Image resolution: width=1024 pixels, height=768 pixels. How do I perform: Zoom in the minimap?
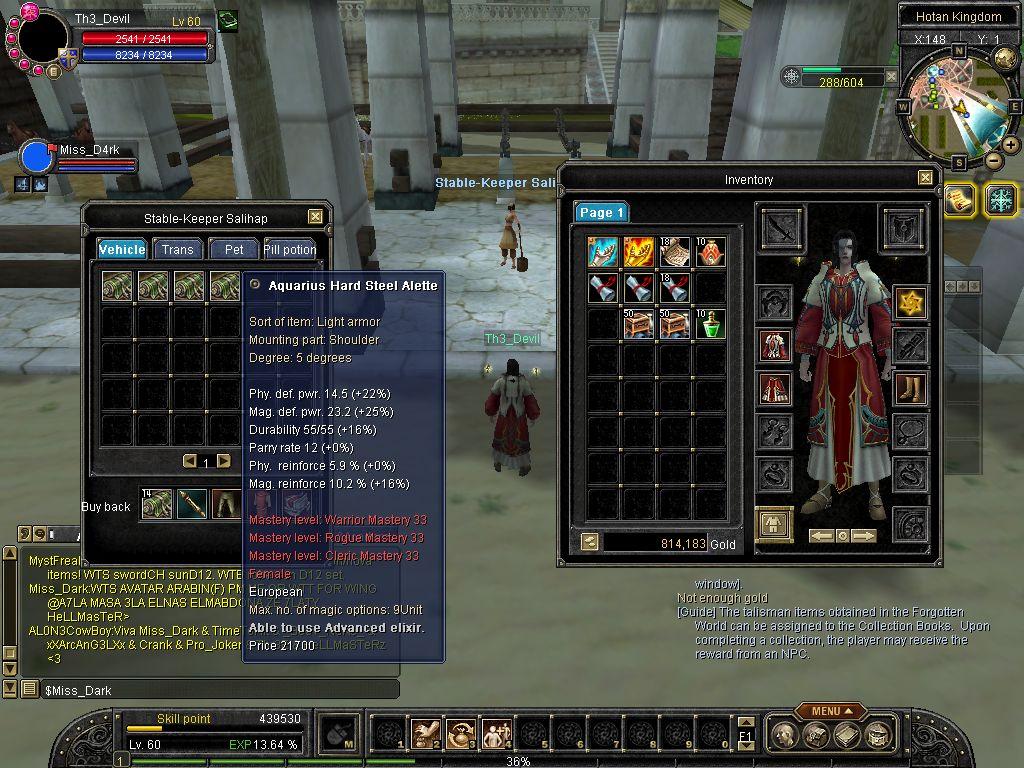[x=1011, y=145]
